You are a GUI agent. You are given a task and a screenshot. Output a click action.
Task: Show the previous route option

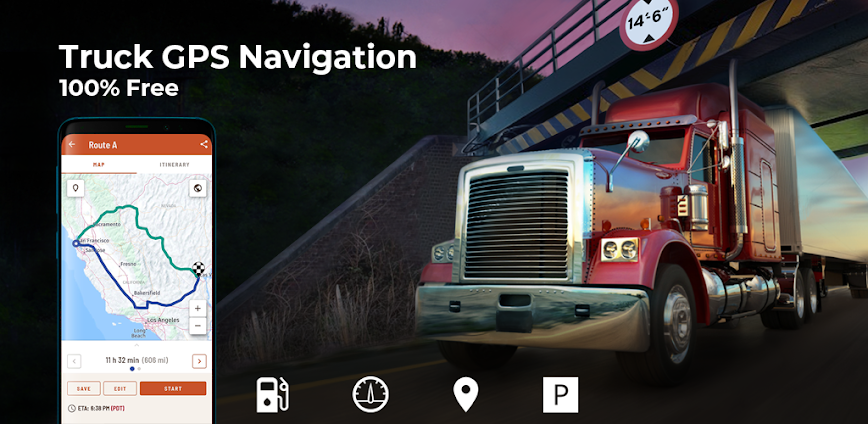[x=74, y=361]
